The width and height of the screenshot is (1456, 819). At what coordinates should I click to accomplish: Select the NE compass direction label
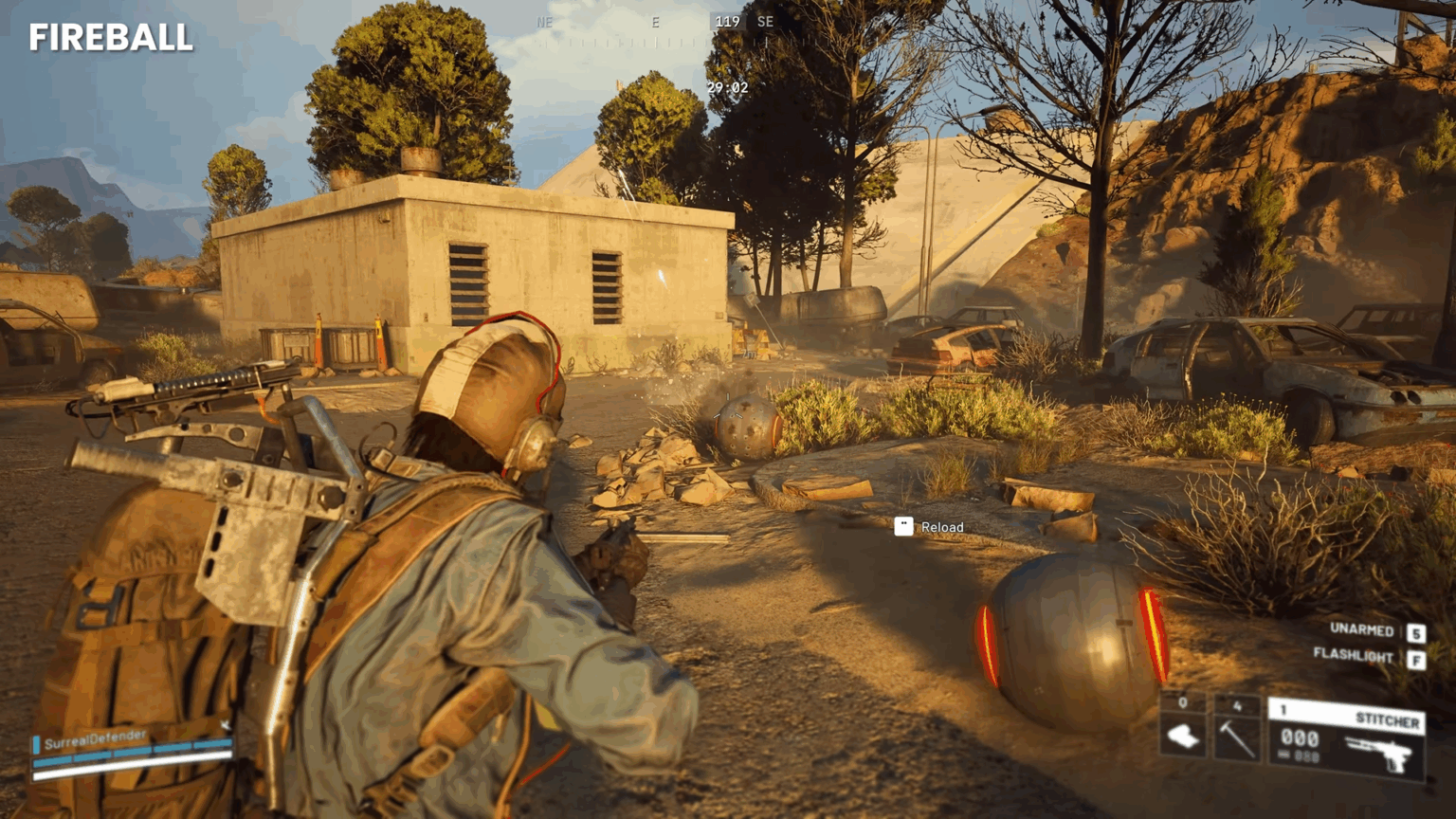545,20
